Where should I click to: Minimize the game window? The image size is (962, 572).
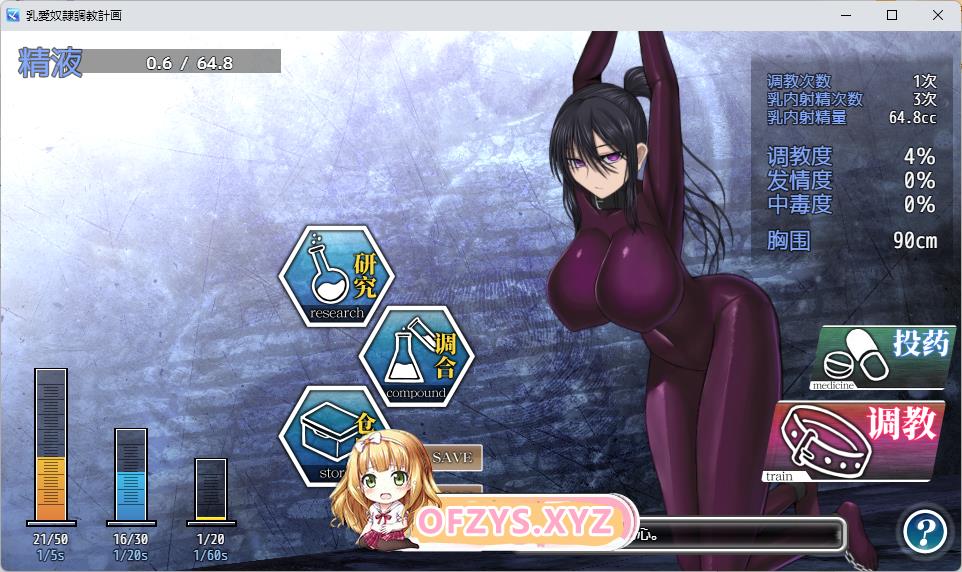click(846, 15)
